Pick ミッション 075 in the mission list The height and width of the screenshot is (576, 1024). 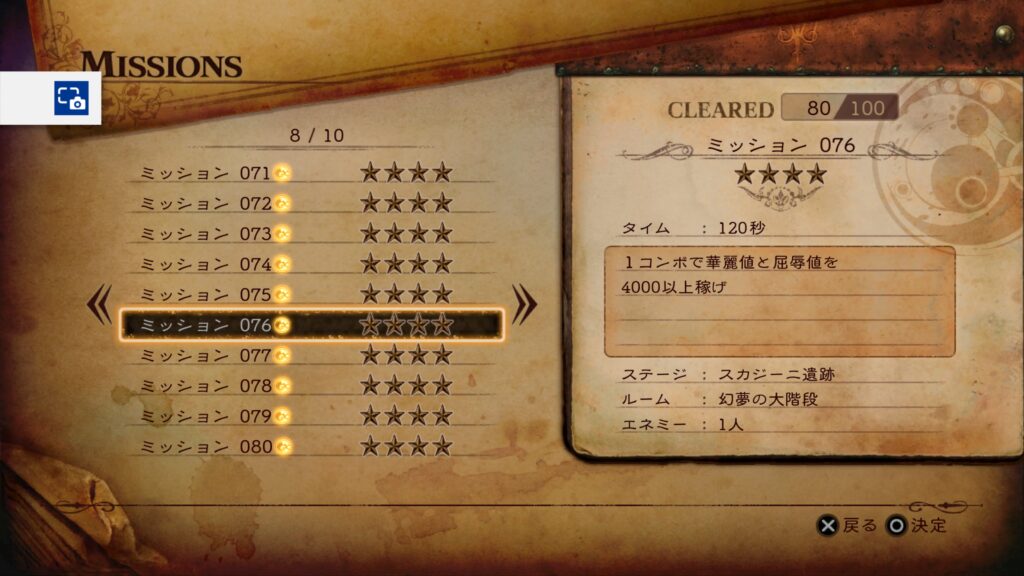pyautogui.click(x=310, y=295)
